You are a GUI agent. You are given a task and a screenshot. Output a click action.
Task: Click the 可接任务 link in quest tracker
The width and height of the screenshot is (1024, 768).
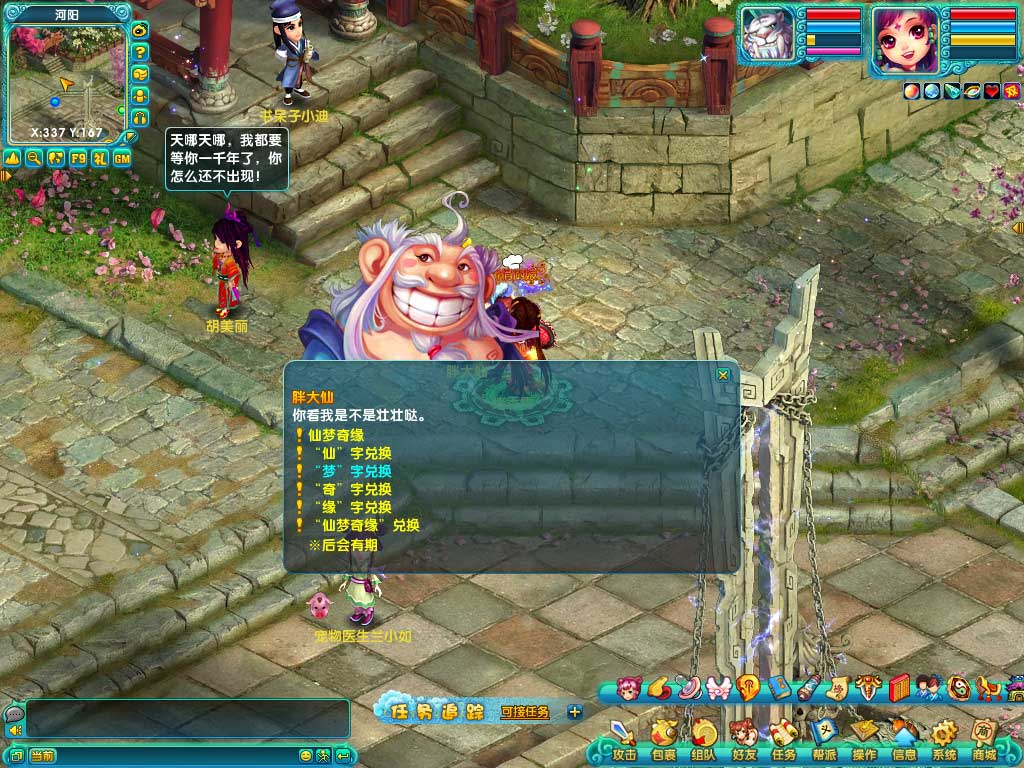(525, 712)
